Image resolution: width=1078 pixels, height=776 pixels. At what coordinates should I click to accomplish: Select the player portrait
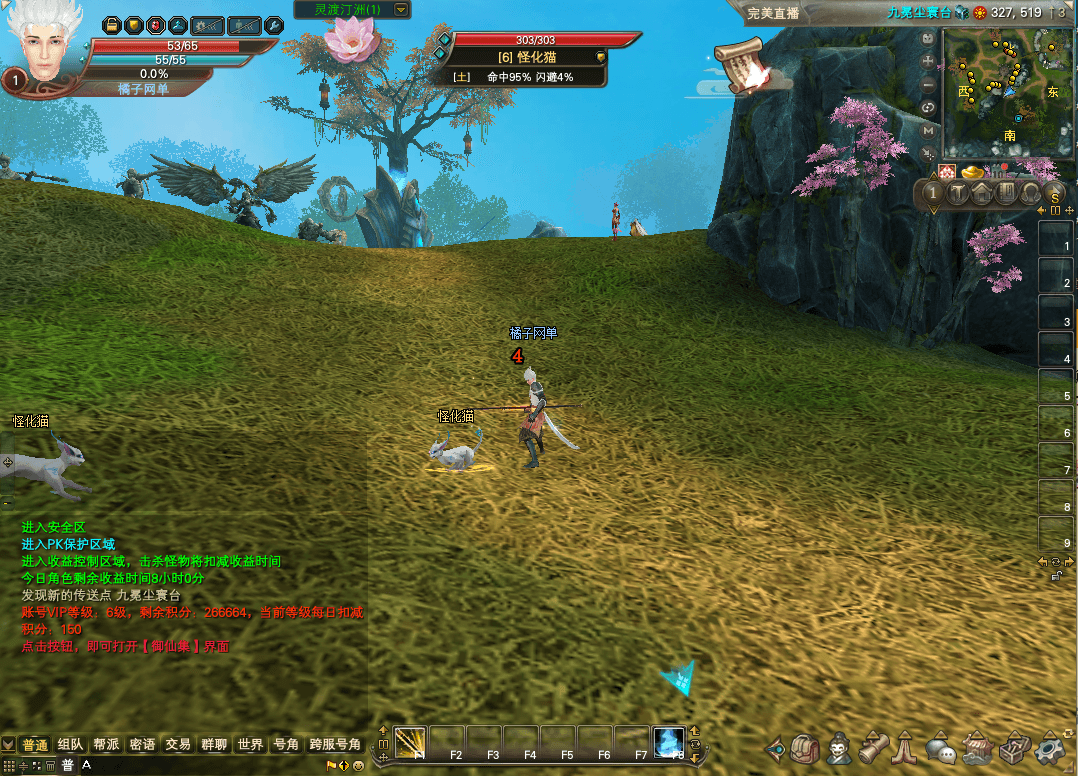[x=47, y=47]
